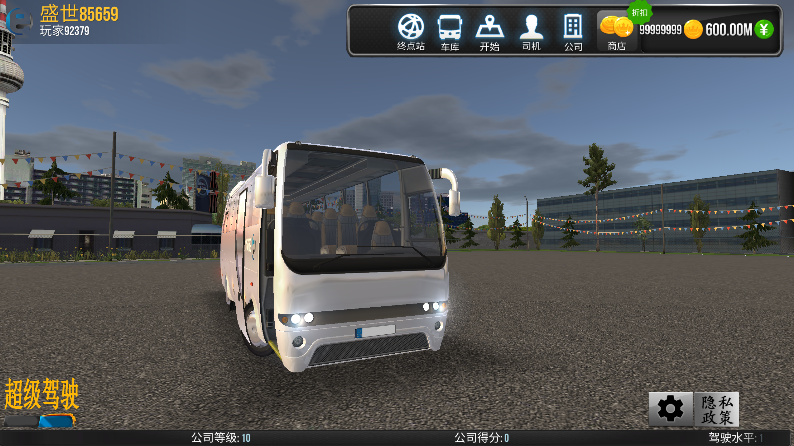The image size is (794, 446).
Task: Open the 隐私政策 privacy policy
Action: pos(717,408)
